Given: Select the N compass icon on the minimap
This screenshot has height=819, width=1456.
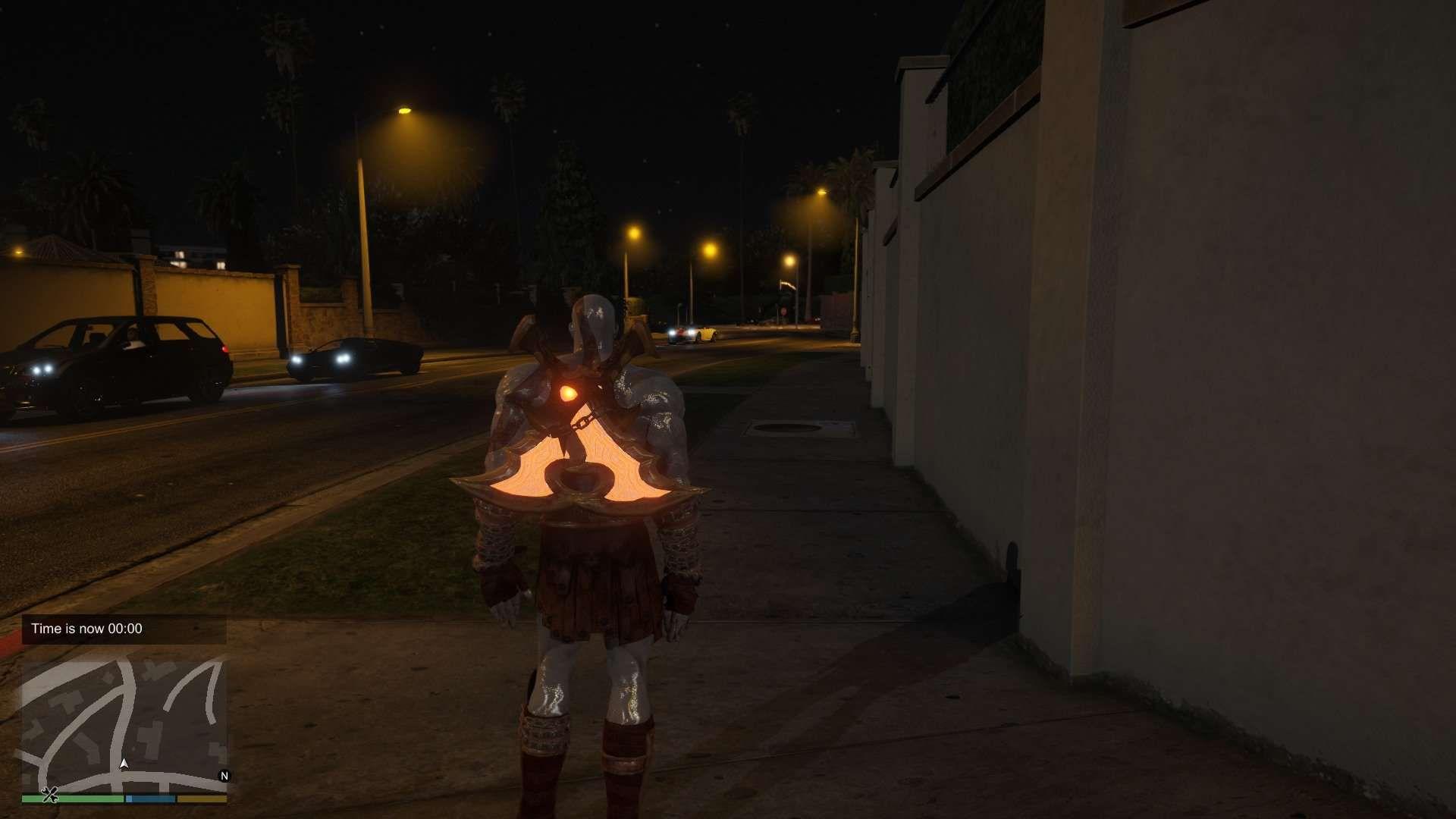Looking at the screenshot, I should 224,777.
